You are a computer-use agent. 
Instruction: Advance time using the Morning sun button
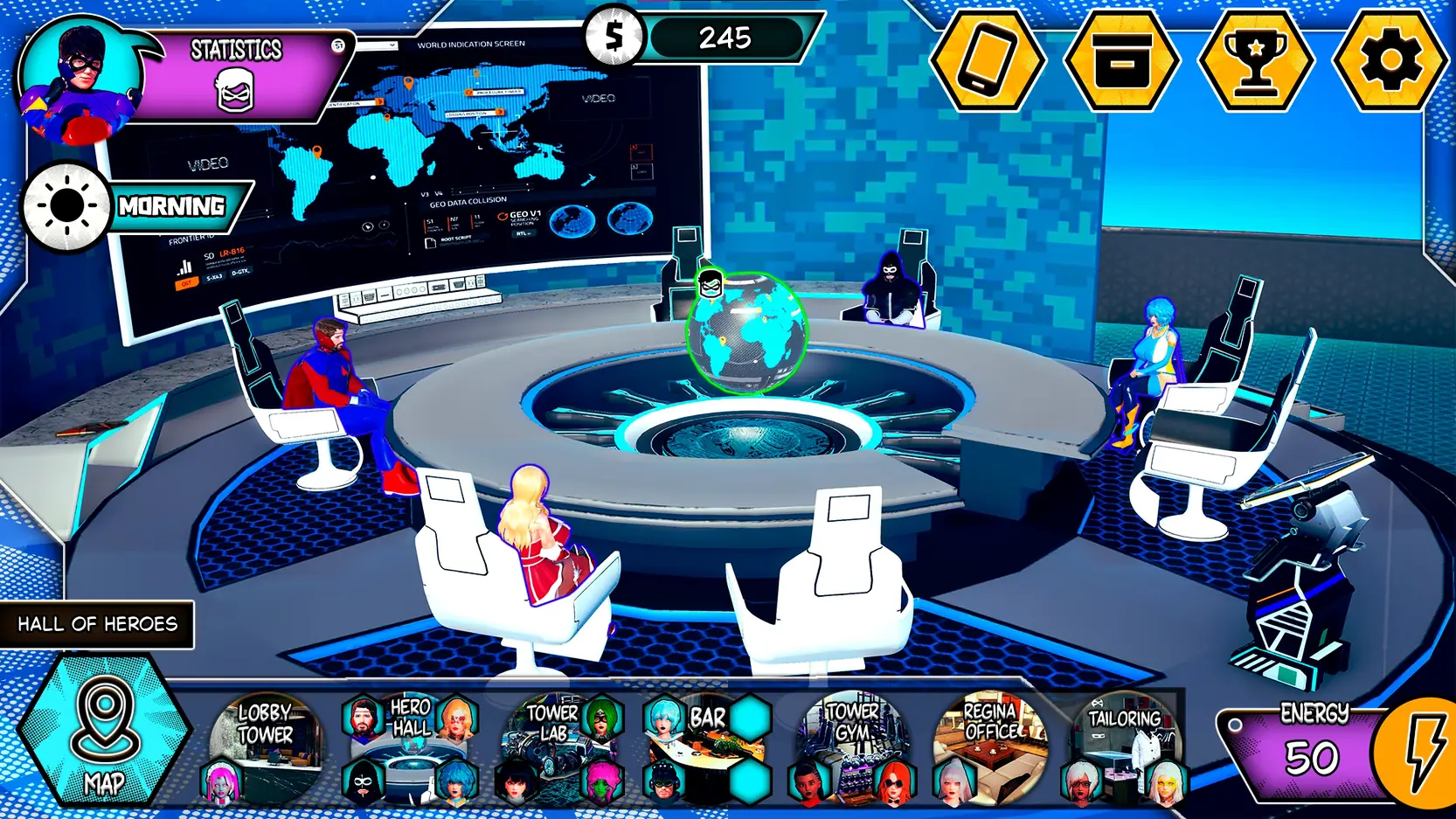coord(67,206)
